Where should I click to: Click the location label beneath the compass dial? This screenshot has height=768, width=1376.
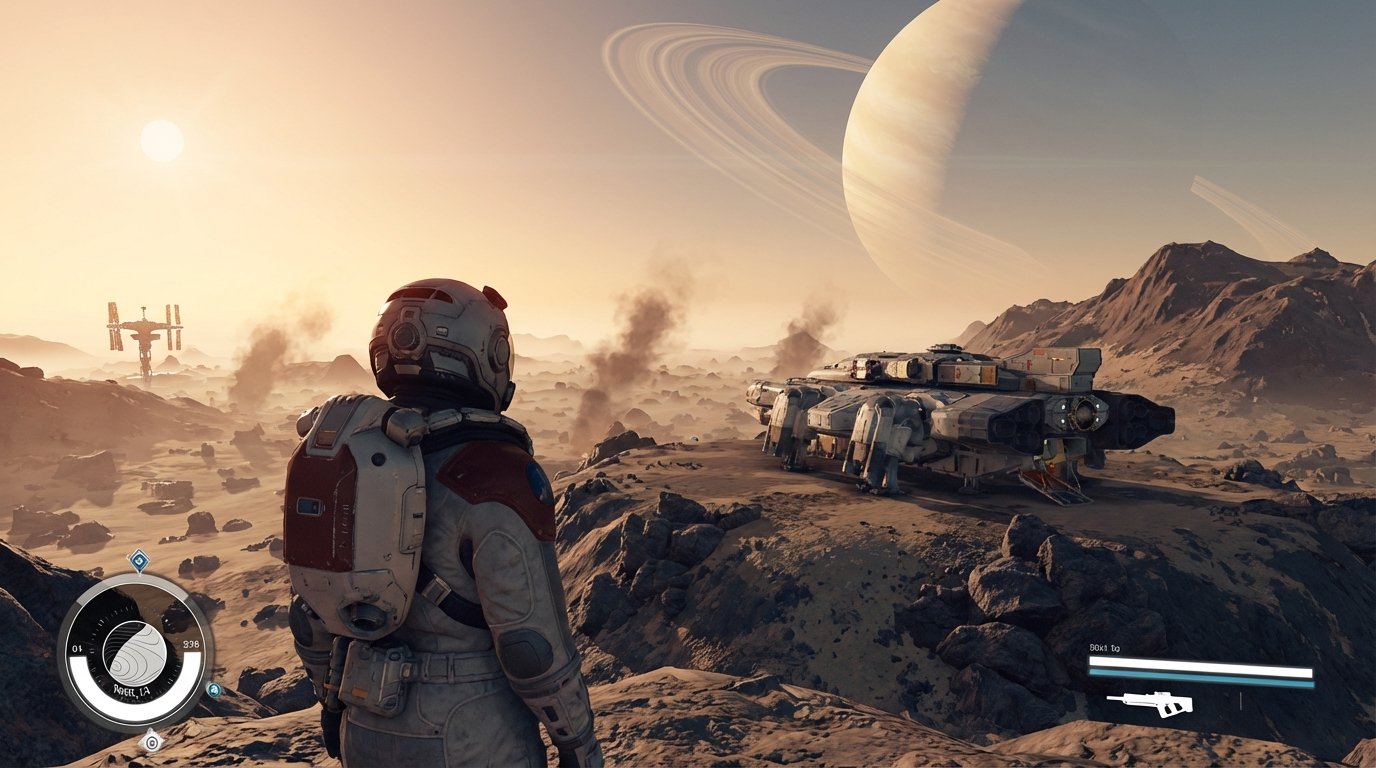131,688
